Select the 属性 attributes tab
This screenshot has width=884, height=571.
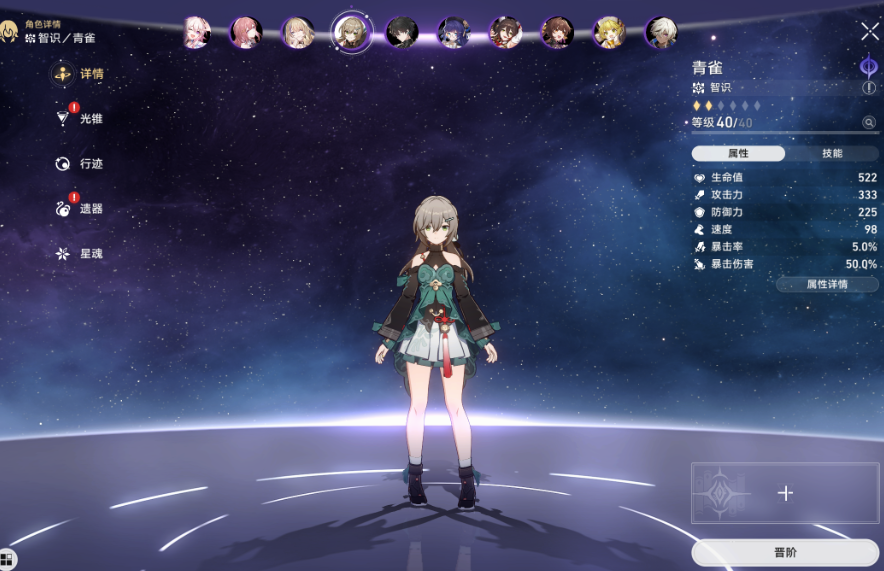tap(738, 153)
